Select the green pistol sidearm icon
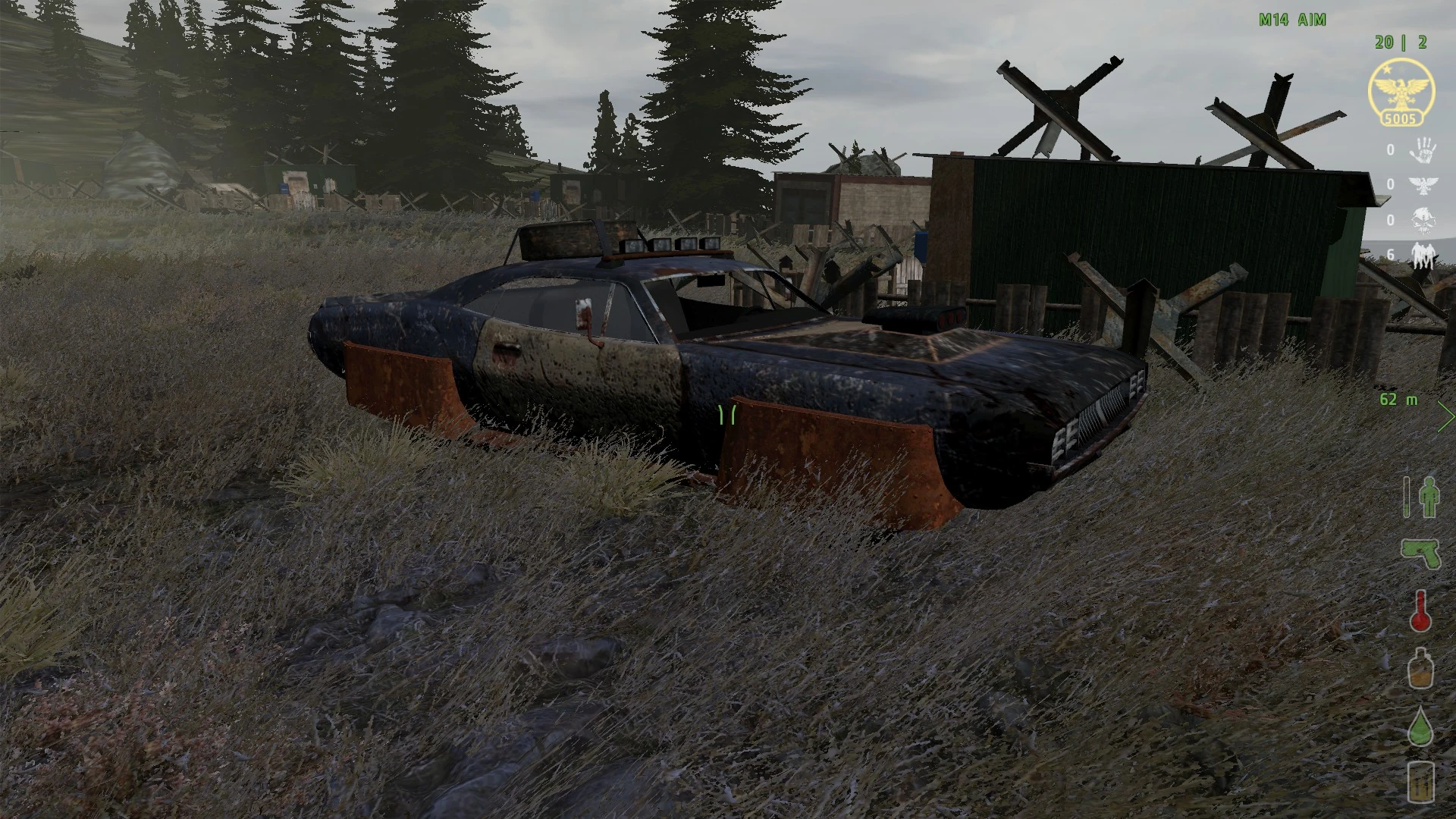This screenshot has width=1456, height=819. click(x=1420, y=552)
